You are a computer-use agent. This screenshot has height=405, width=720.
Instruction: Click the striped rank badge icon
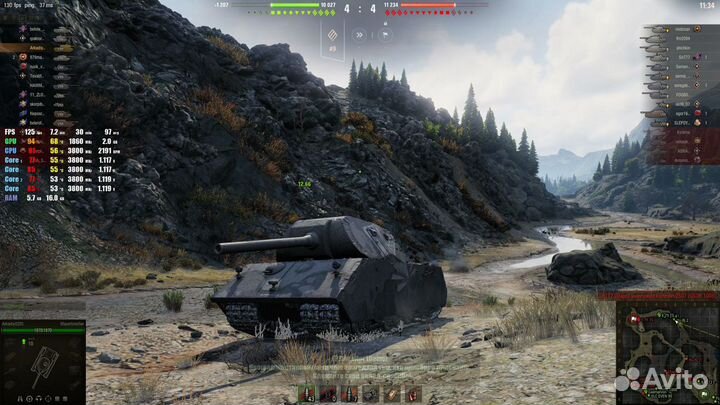(x=332, y=35)
